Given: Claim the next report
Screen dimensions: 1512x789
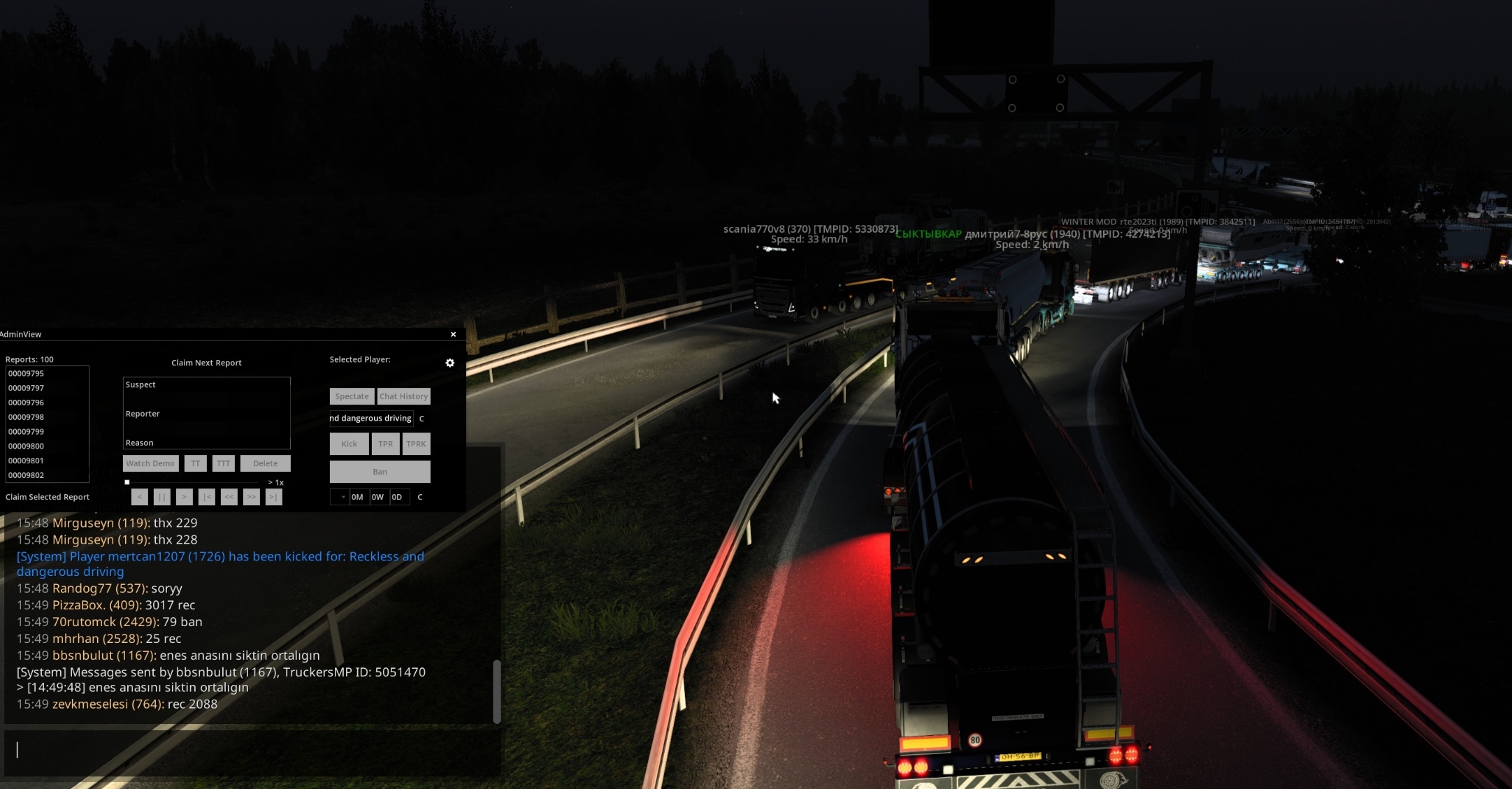Looking at the screenshot, I should pyautogui.click(x=206, y=363).
